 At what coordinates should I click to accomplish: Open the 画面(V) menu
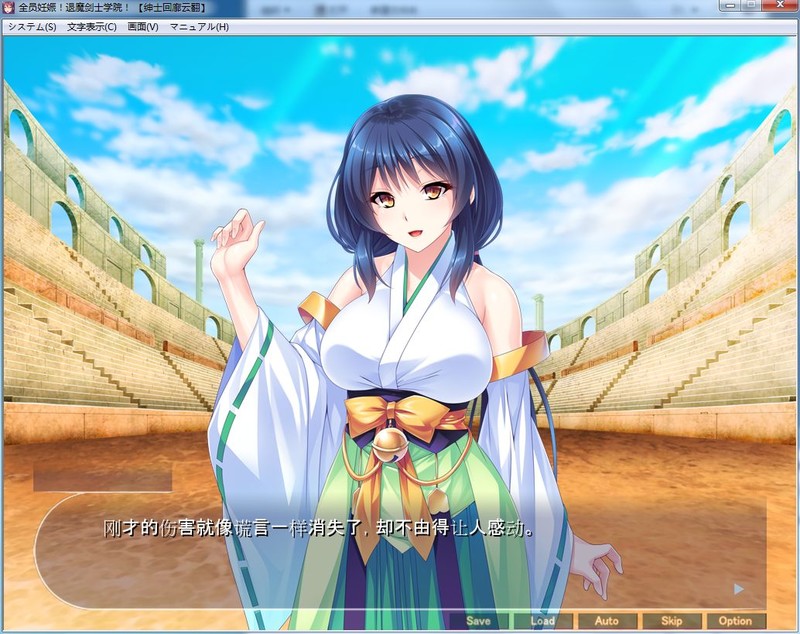(143, 27)
